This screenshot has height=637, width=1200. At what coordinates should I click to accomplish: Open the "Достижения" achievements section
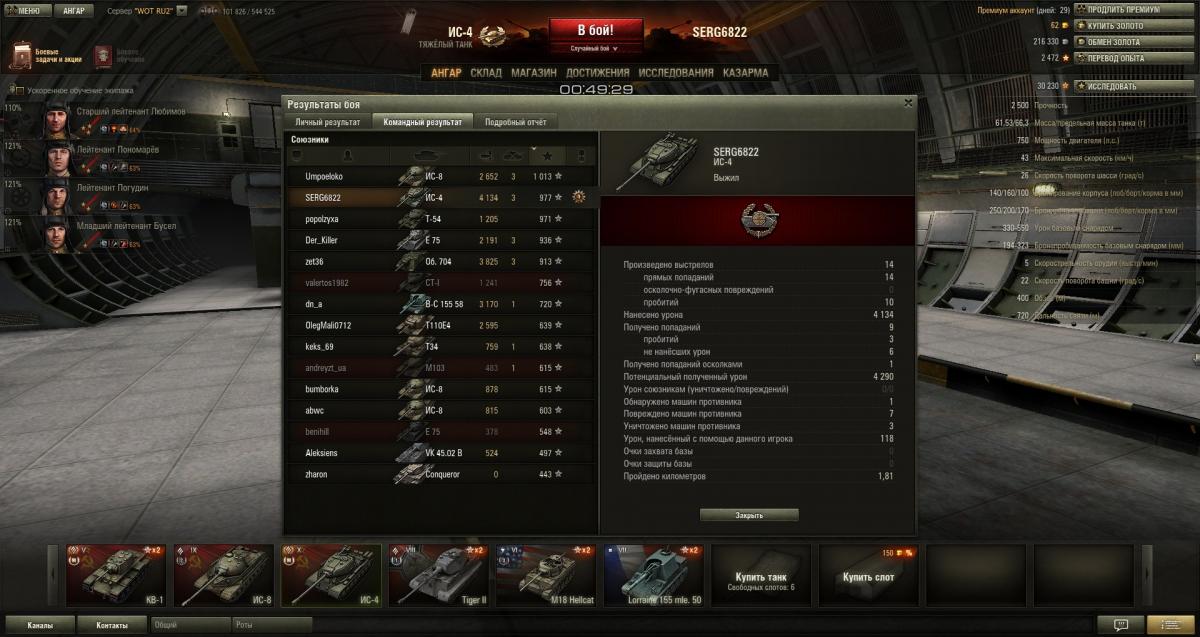click(597, 73)
